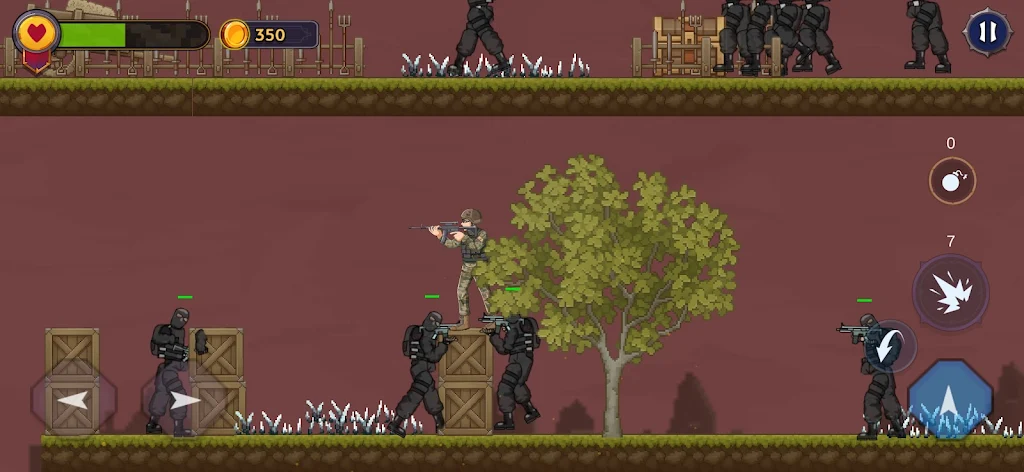This screenshot has height=472, width=1024.
Task: Move left with the left arrow button
Action: tap(74, 401)
